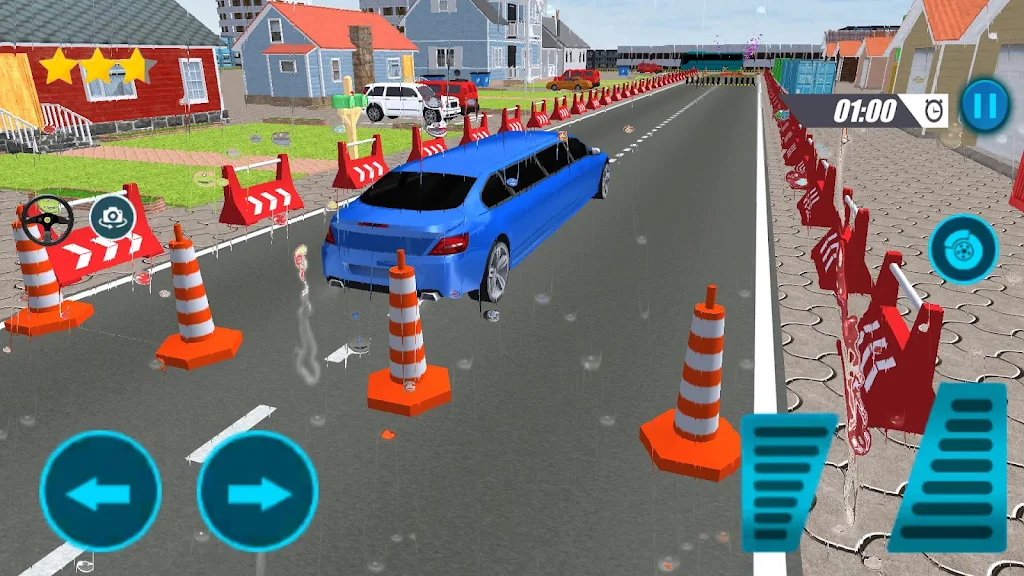This screenshot has height=576, width=1024.
Task: Tap the larger accelerator pedal
Action: click(953, 467)
